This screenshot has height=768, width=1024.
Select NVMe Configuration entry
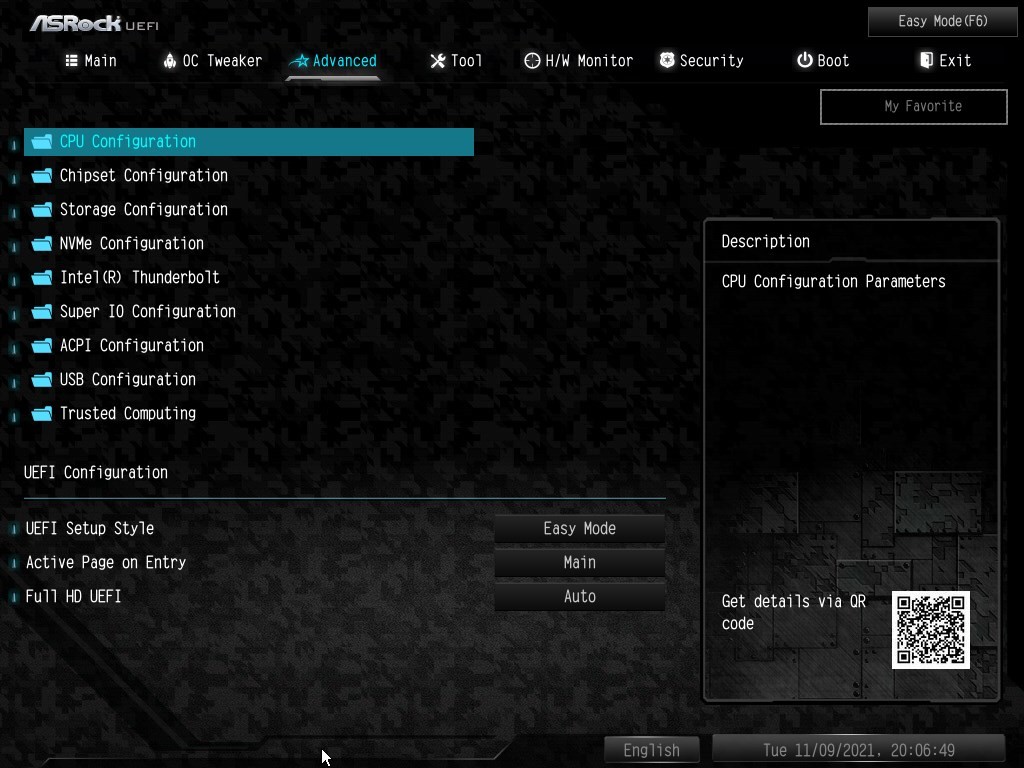point(131,244)
